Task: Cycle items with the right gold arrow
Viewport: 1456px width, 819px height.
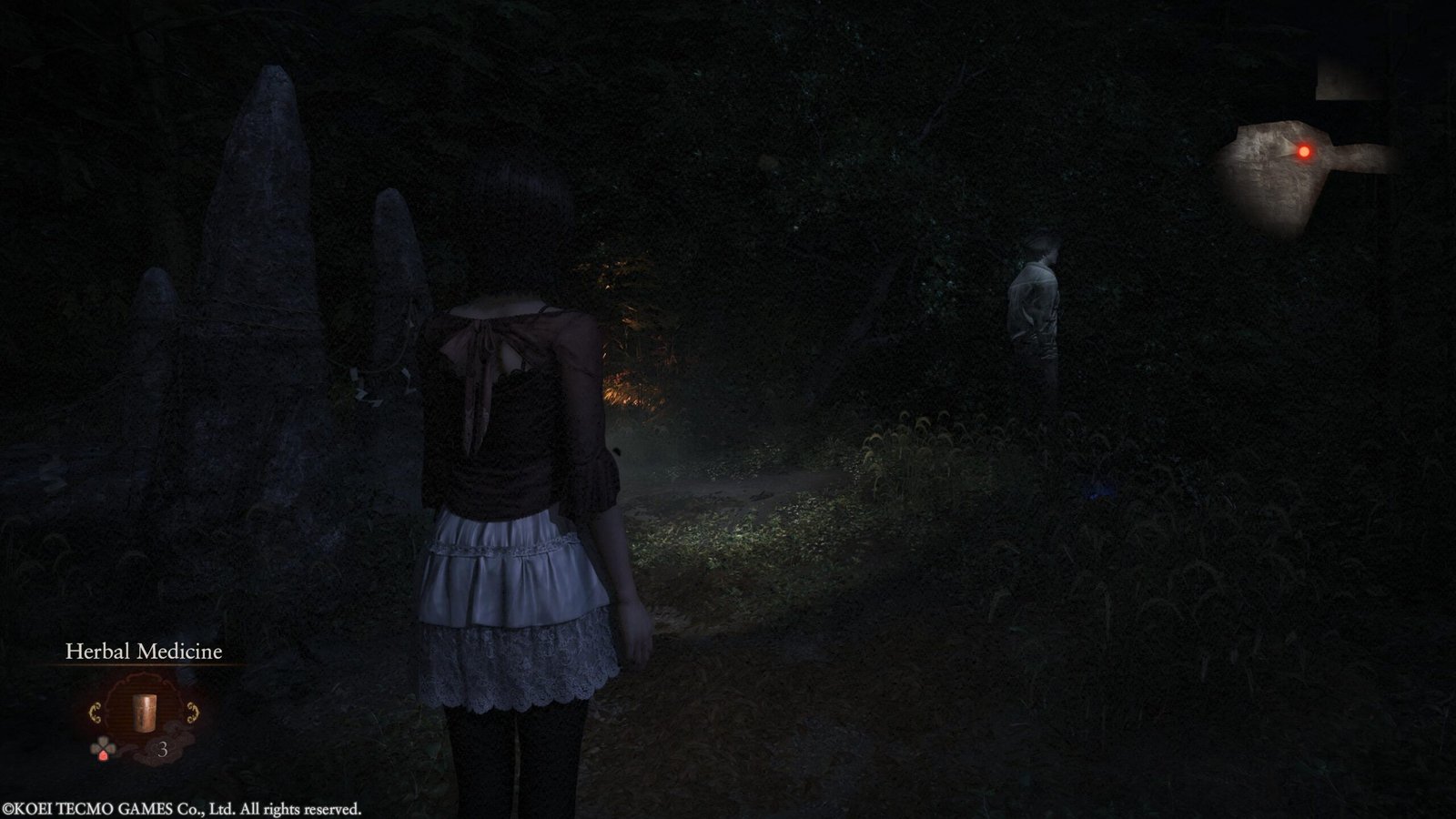Action: (191, 712)
